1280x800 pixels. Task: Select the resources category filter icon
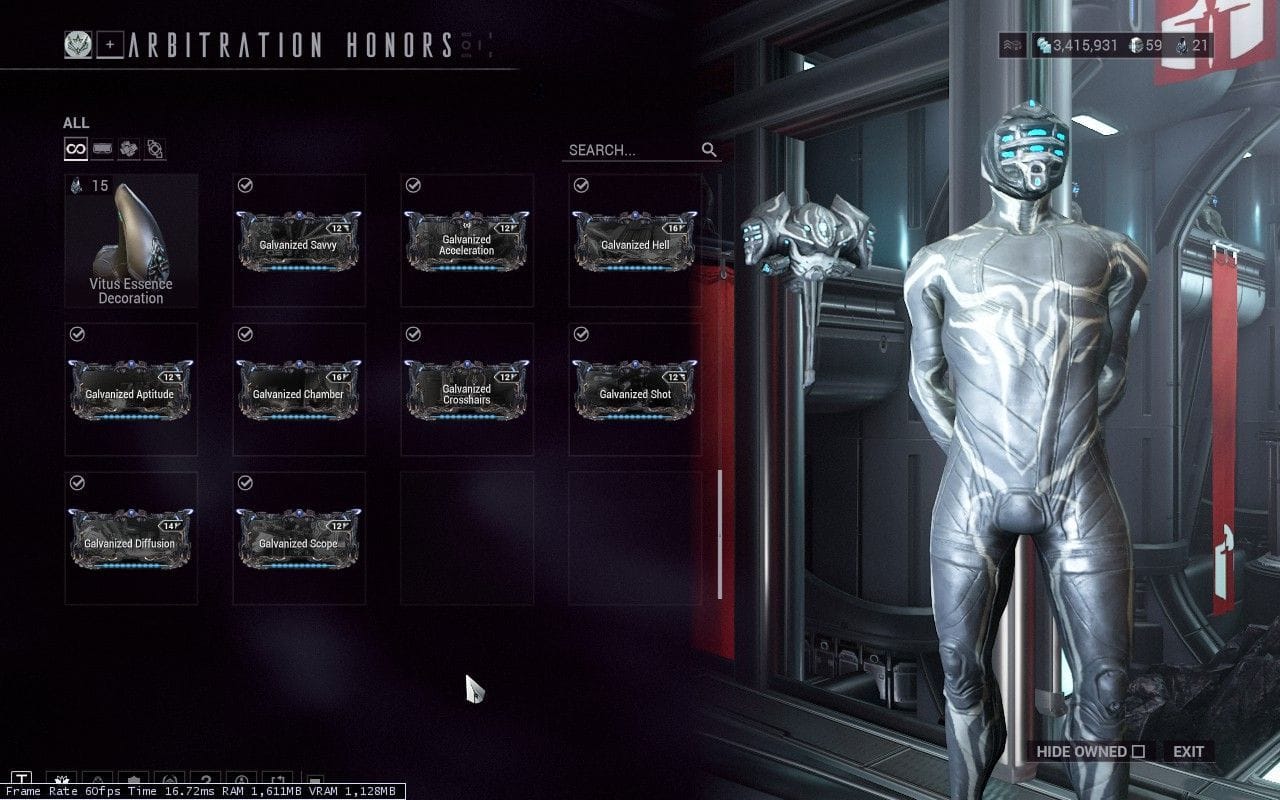click(127, 149)
